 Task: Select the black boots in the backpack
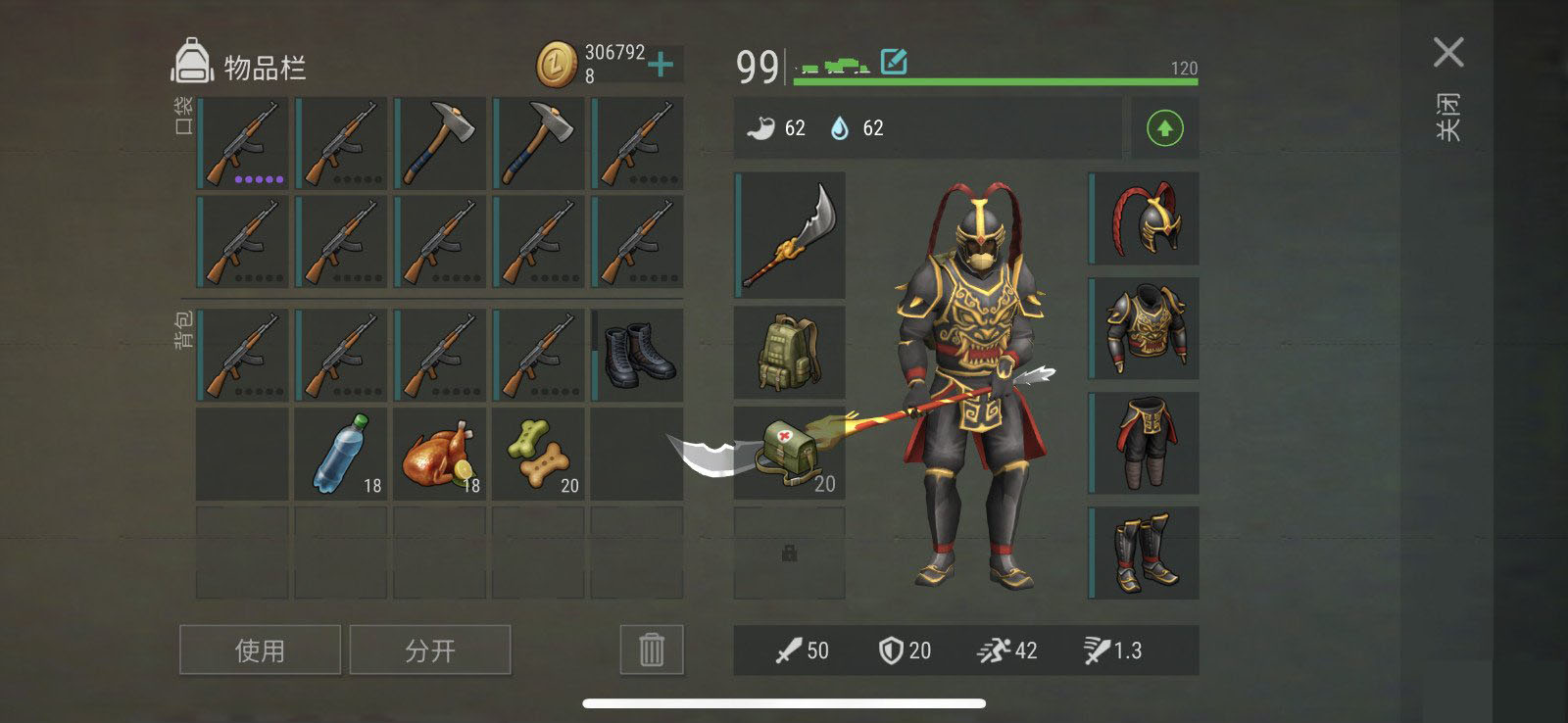coord(638,355)
